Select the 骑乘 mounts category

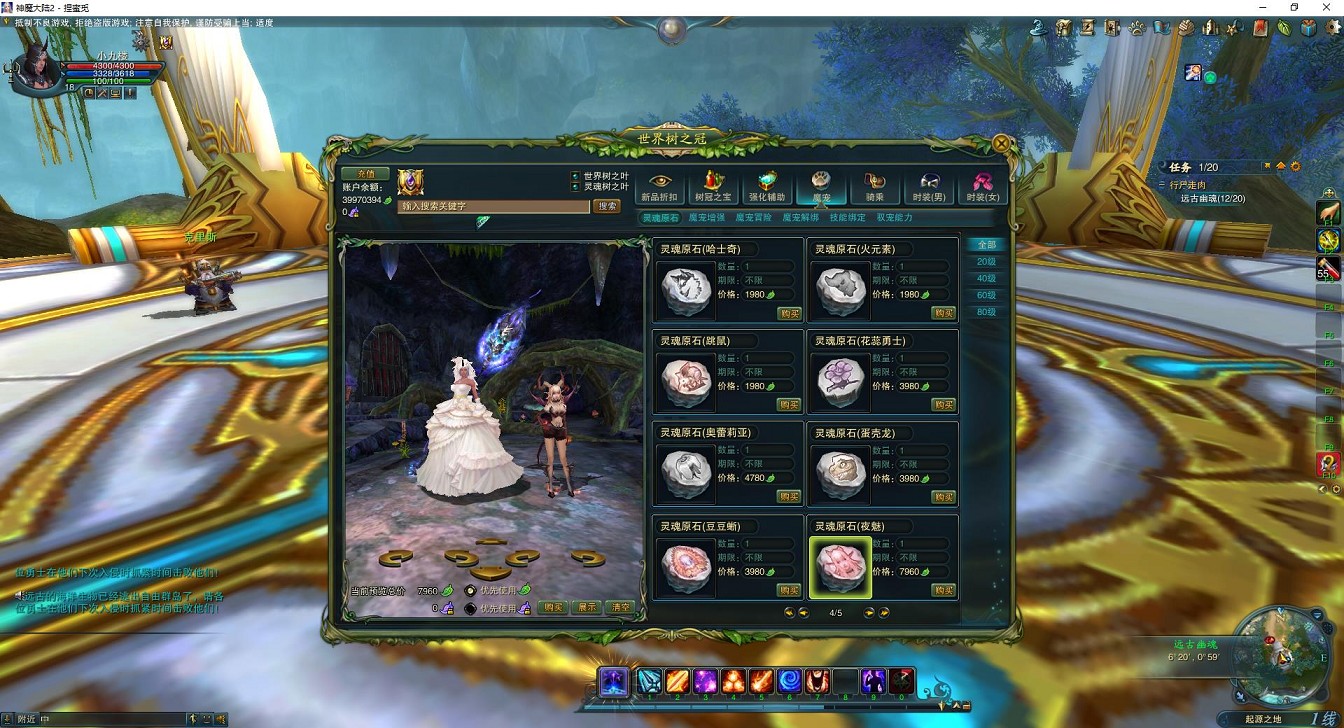pyautogui.click(x=875, y=186)
